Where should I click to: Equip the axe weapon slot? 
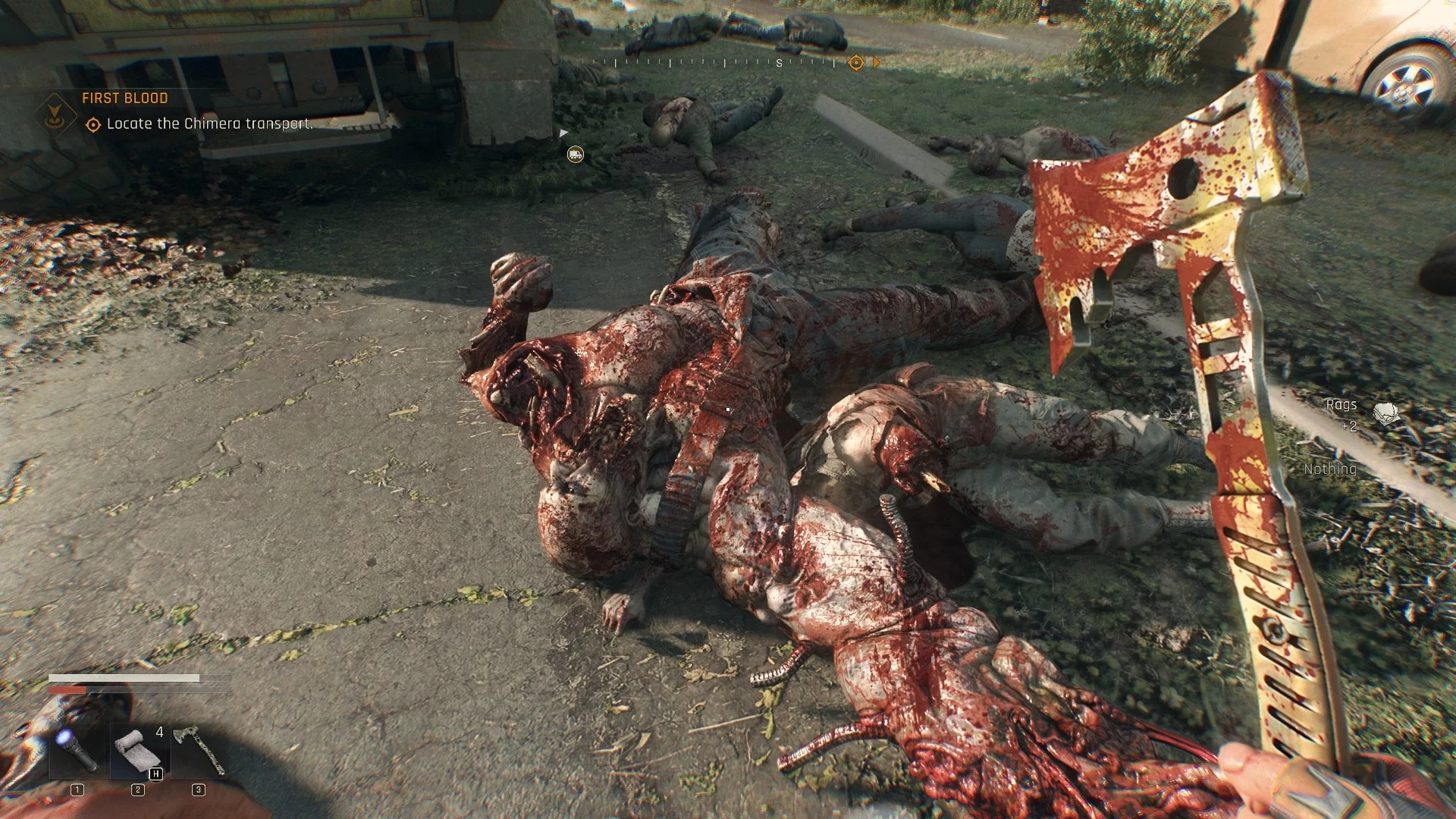[x=198, y=750]
